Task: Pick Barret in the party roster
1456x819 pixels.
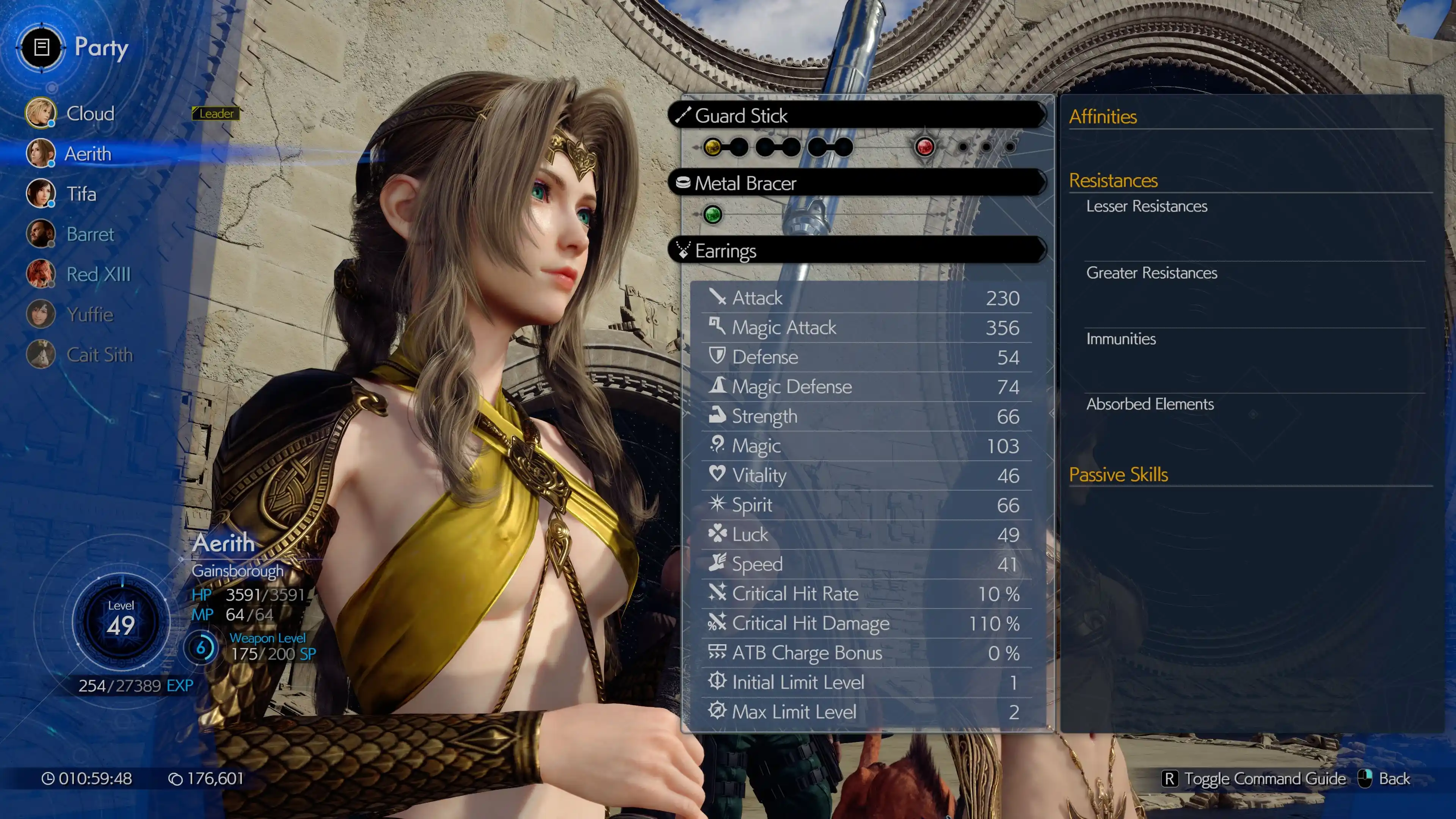Action: pyautogui.click(x=90, y=234)
